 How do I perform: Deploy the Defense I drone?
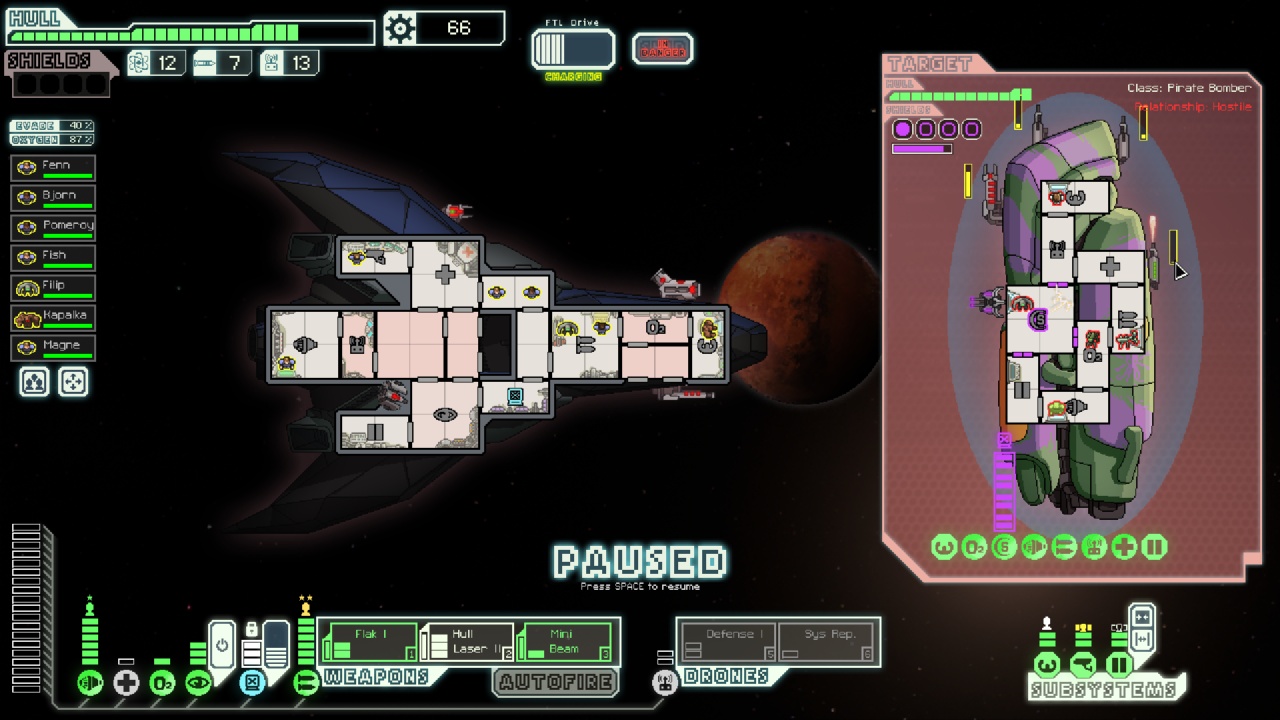pos(727,642)
